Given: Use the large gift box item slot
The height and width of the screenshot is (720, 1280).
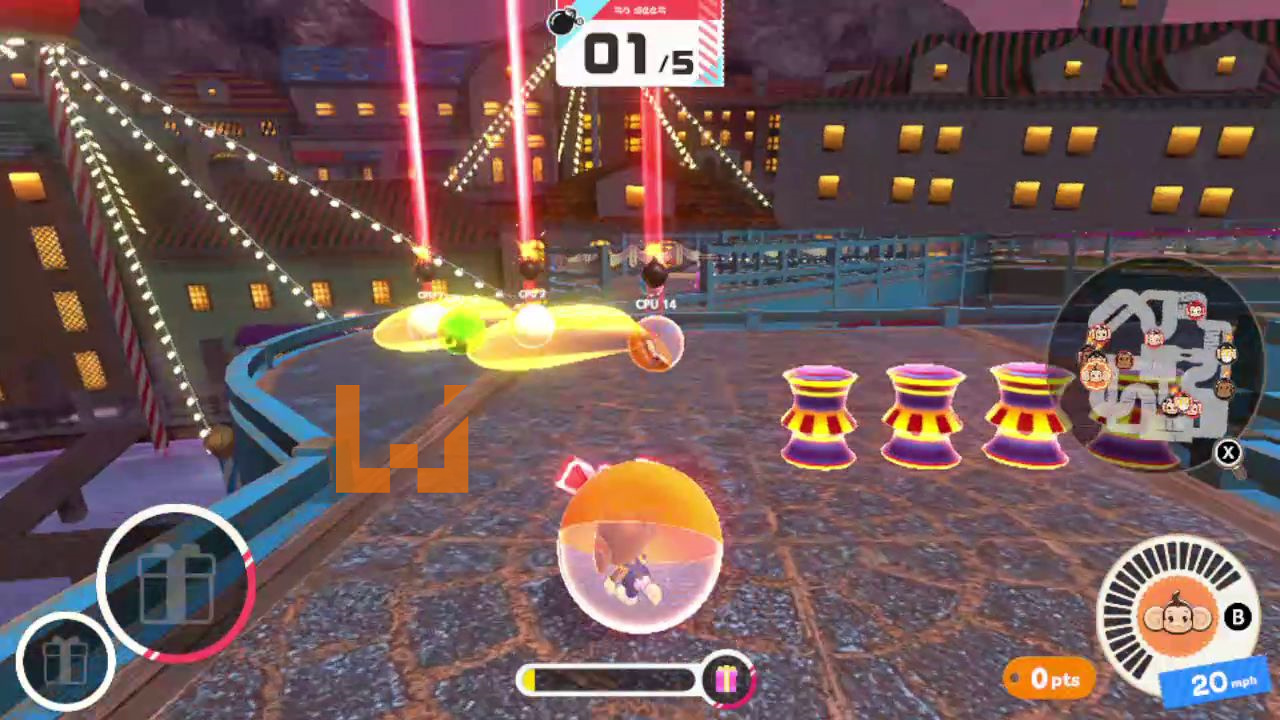Looking at the screenshot, I should (x=176, y=582).
